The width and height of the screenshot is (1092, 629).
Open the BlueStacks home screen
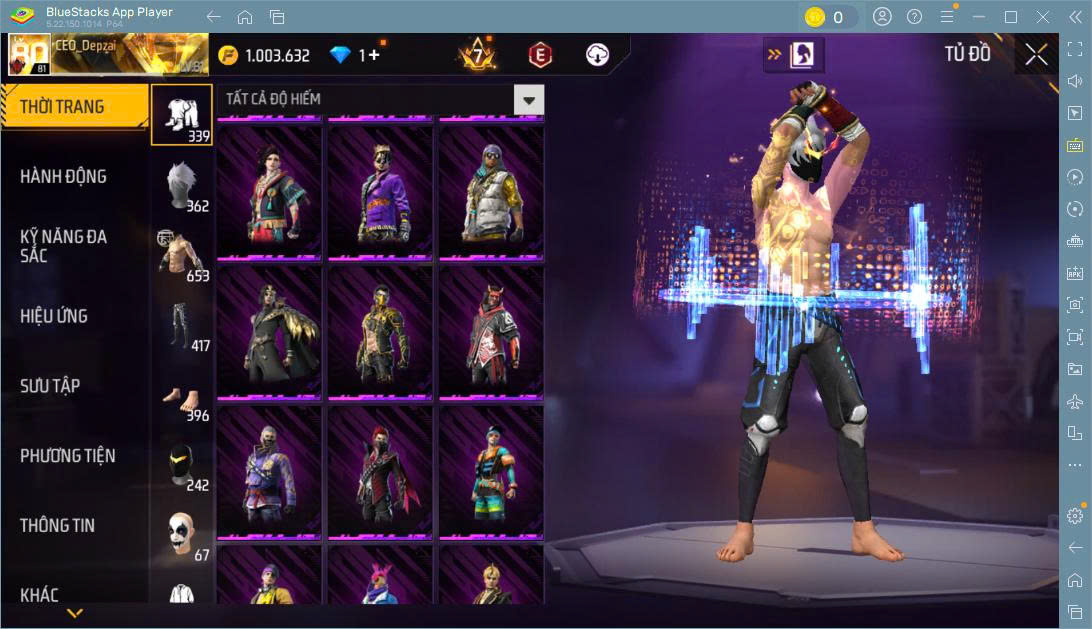[245, 17]
